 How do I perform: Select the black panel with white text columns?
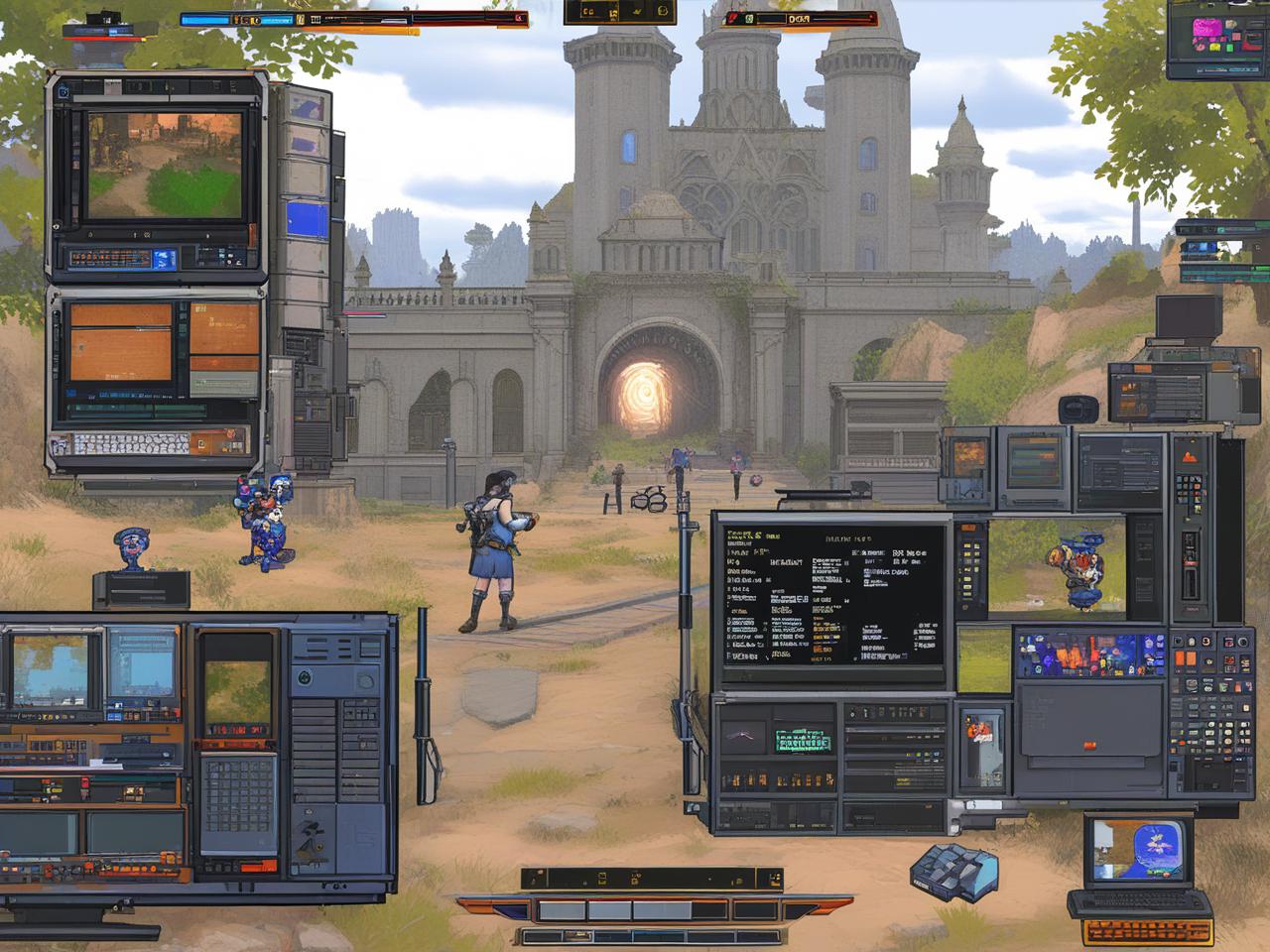tap(831, 595)
